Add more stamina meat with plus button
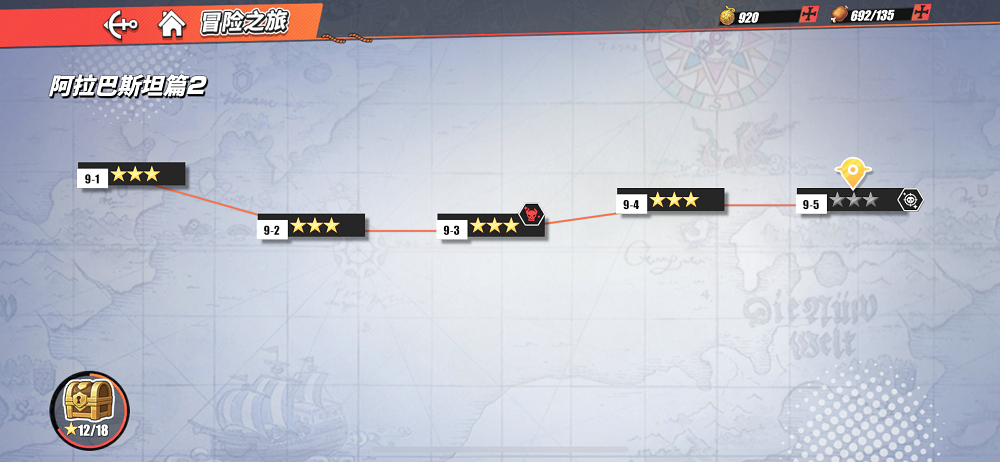Image resolution: width=1000 pixels, height=462 pixels. (921, 14)
